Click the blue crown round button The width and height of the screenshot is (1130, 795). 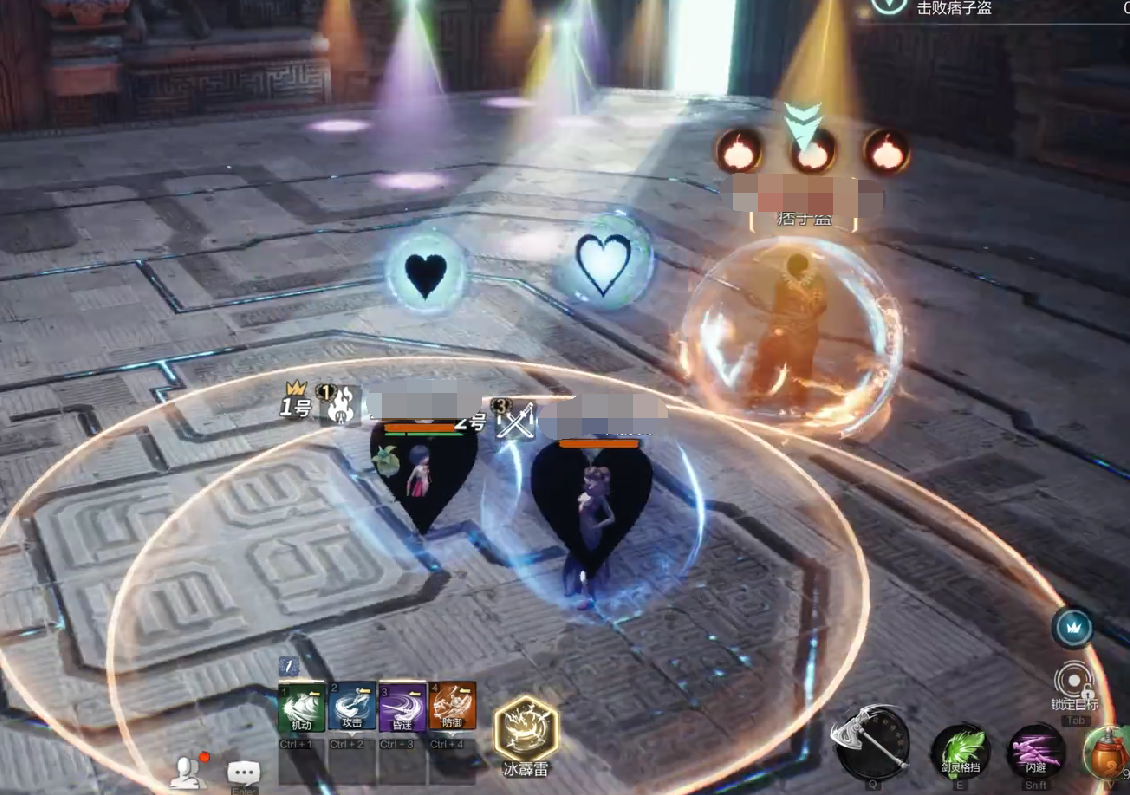1072,627
